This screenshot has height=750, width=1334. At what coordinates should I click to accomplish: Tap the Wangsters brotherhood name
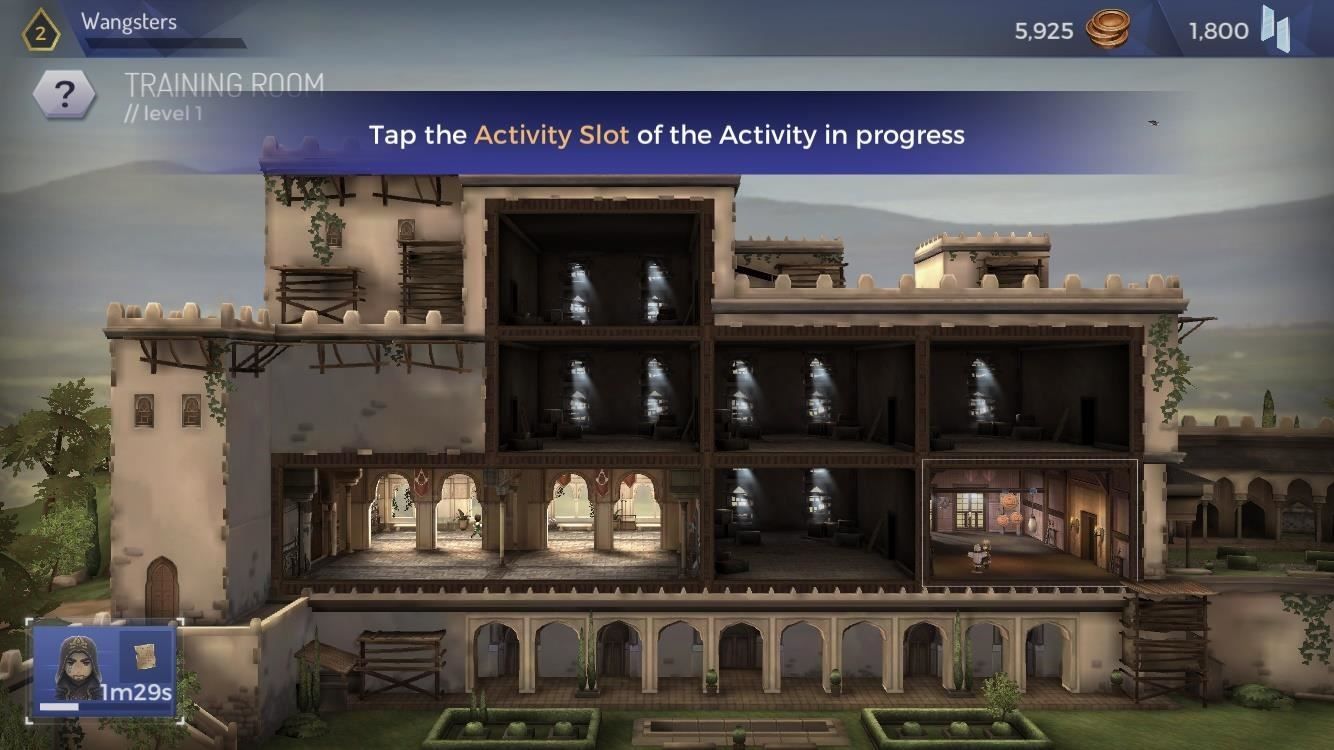(131, 19)
